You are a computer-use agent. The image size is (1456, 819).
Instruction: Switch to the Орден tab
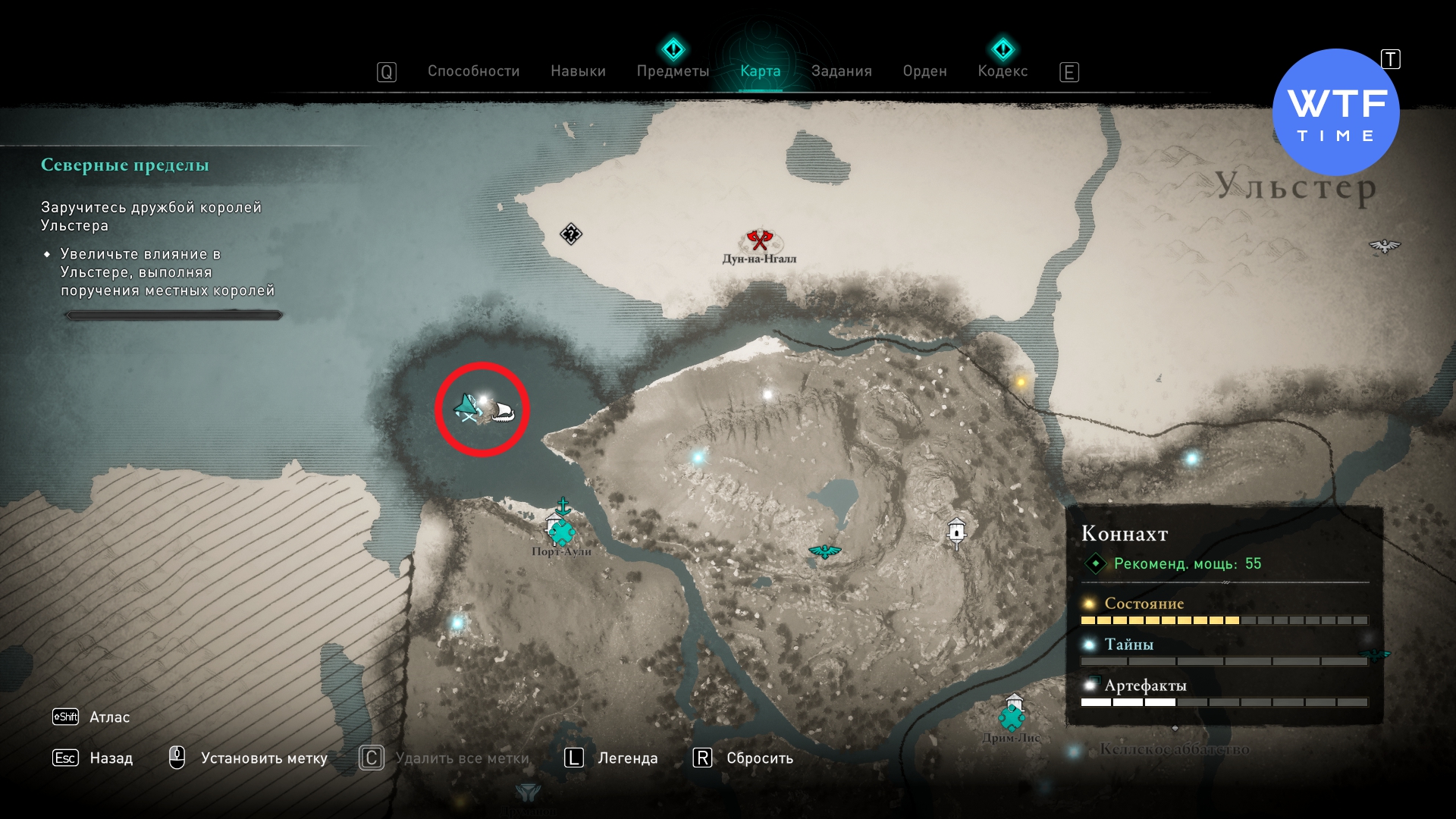[924, 71]
